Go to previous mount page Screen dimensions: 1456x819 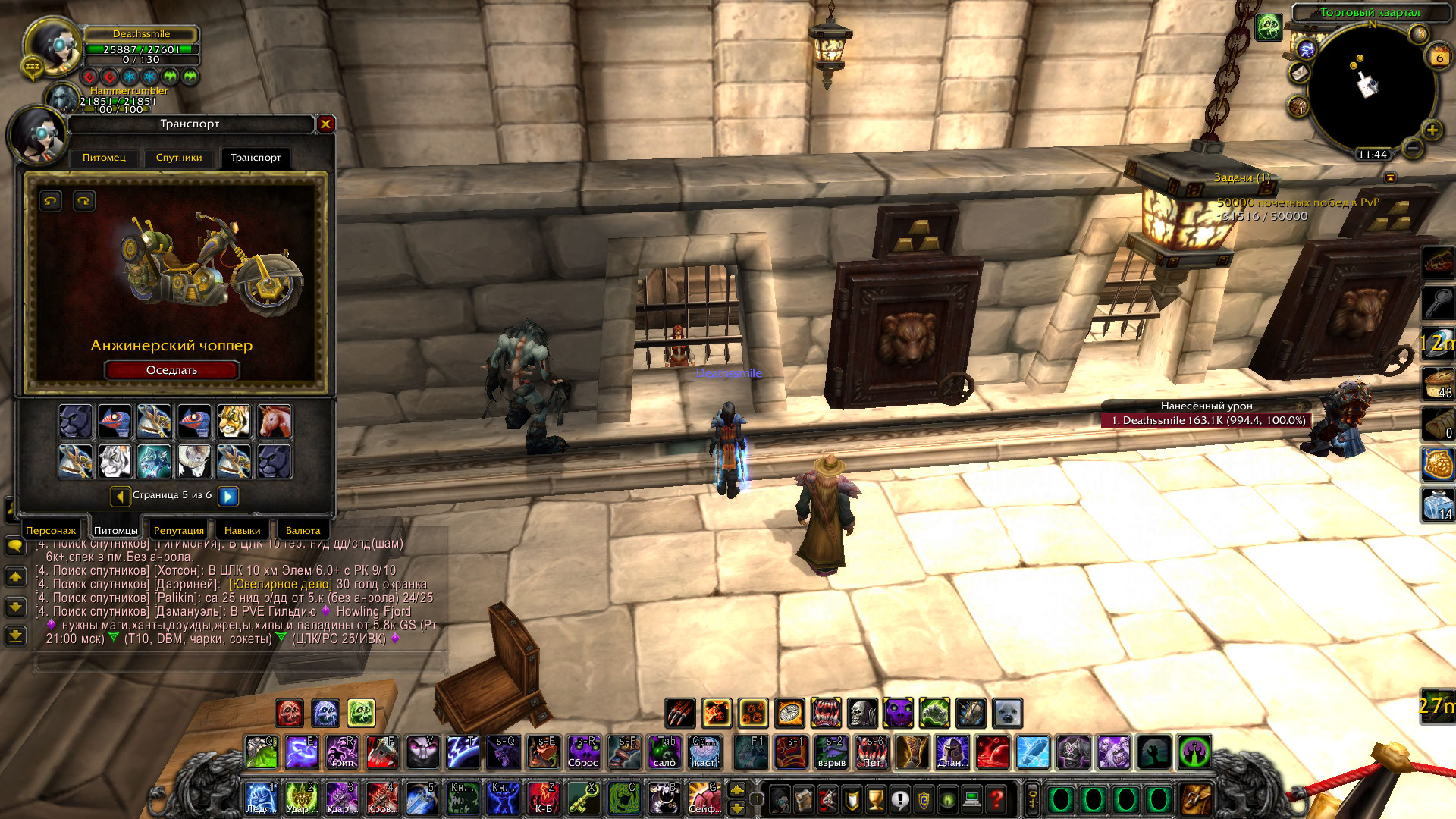(120, 496)
